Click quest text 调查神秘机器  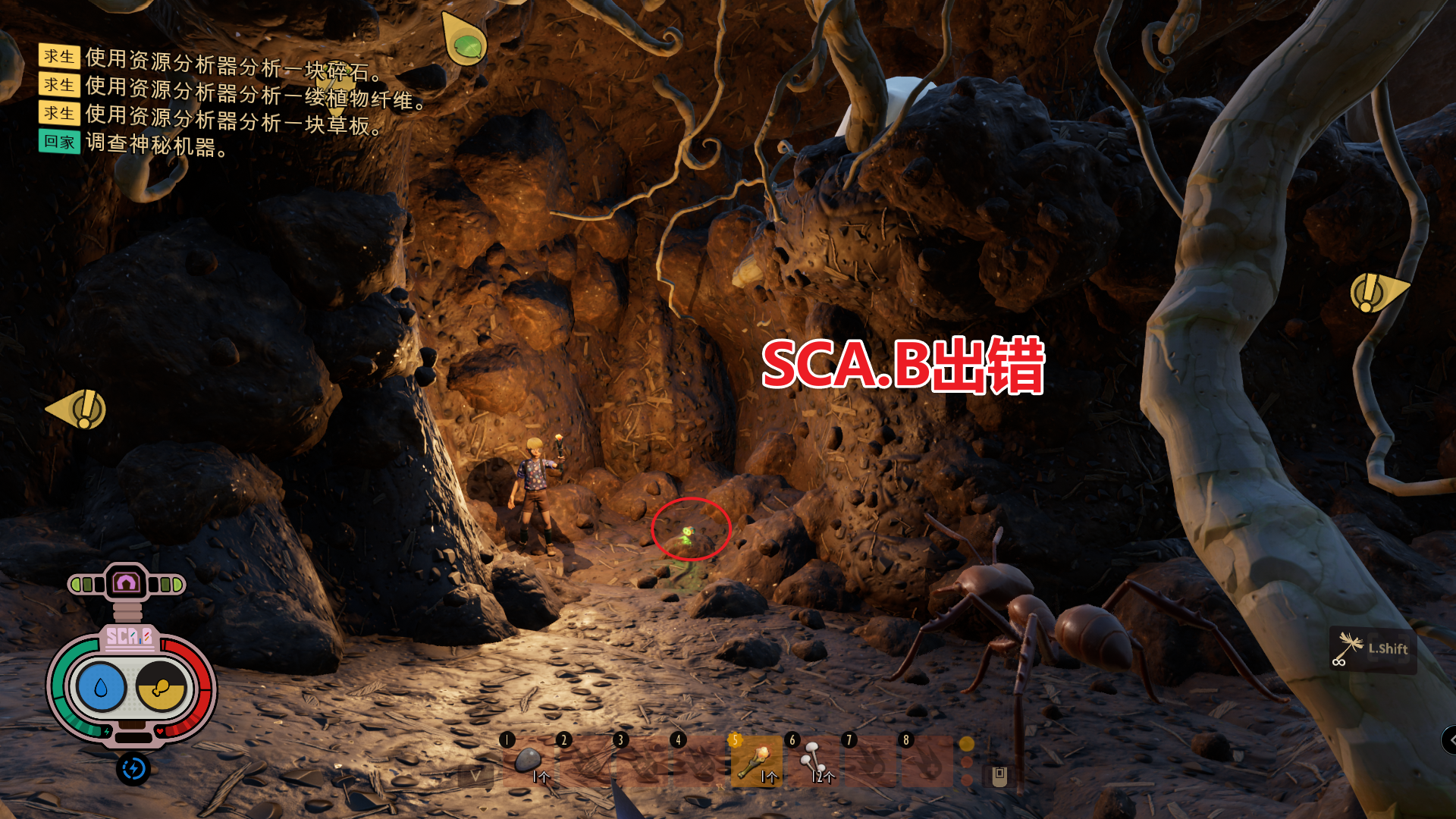coord(155,143)
